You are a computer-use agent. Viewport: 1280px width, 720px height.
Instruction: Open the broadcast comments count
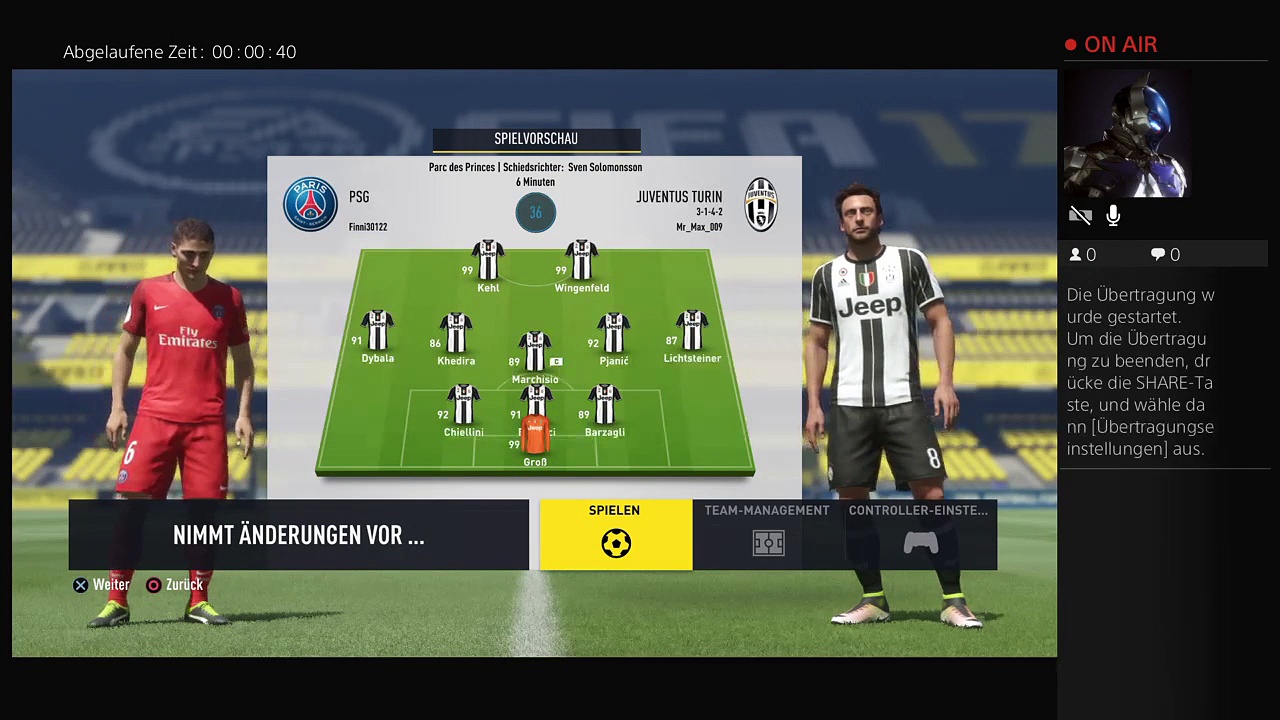click(1165, 255)
